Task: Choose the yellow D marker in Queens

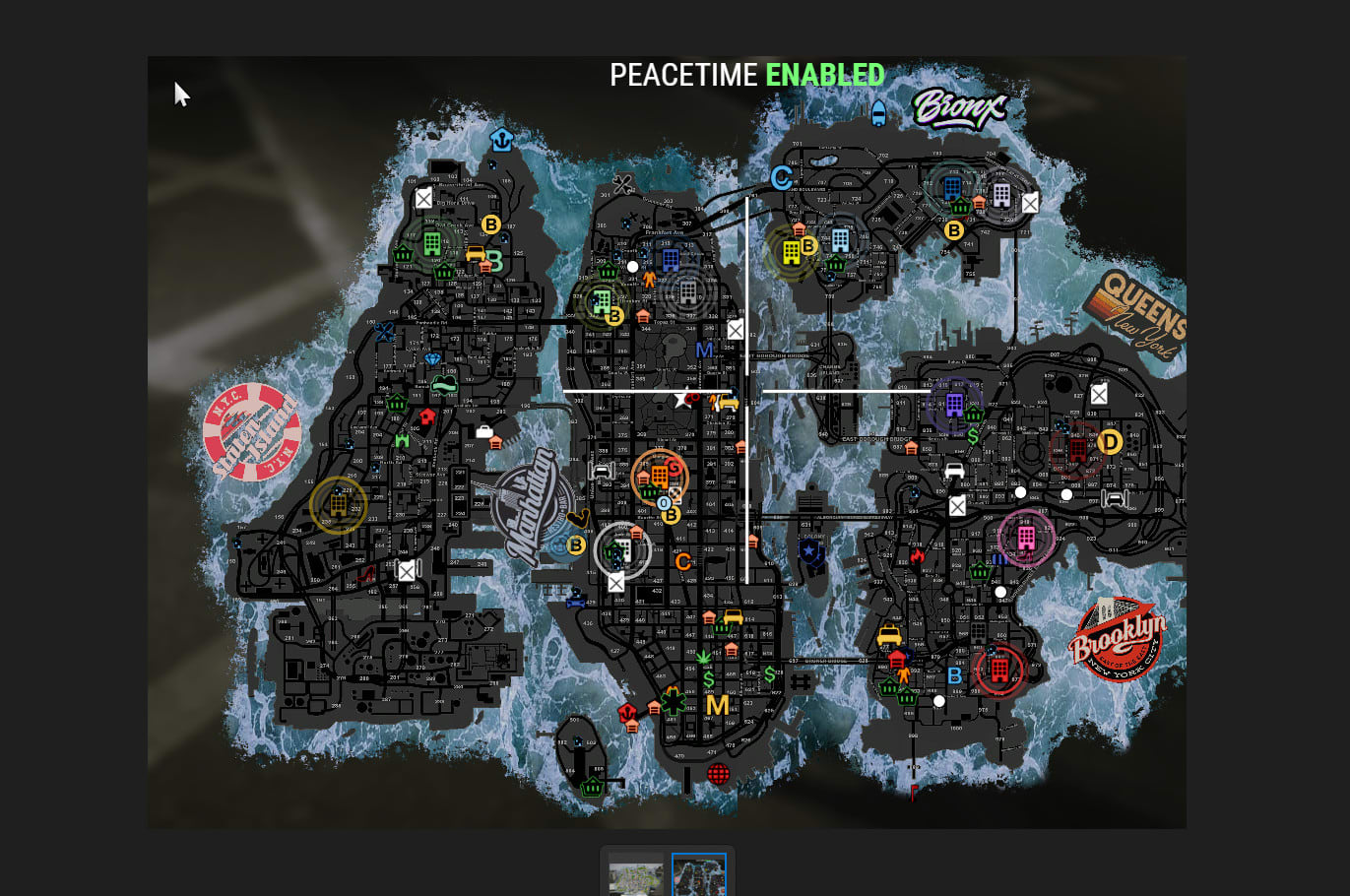Action: click(x=1110, y=442)
